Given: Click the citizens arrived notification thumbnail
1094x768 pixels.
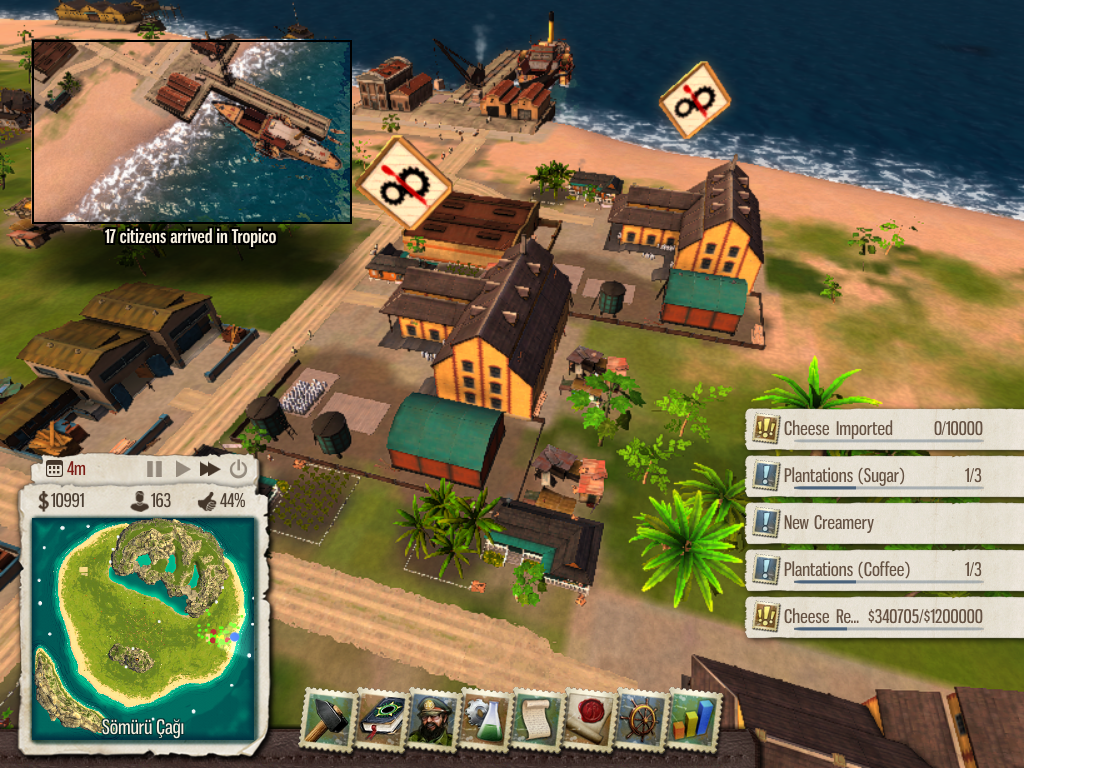Looking at the screenshot, I should coord(192,131).
